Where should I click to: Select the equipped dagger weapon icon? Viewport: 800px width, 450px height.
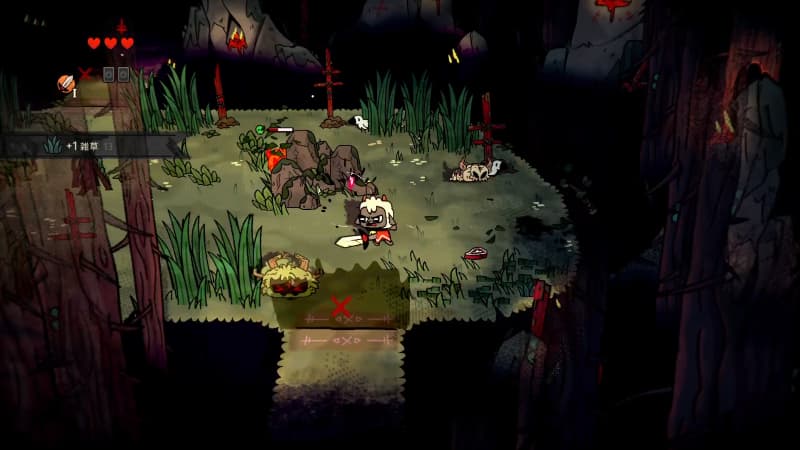(66, 83)
